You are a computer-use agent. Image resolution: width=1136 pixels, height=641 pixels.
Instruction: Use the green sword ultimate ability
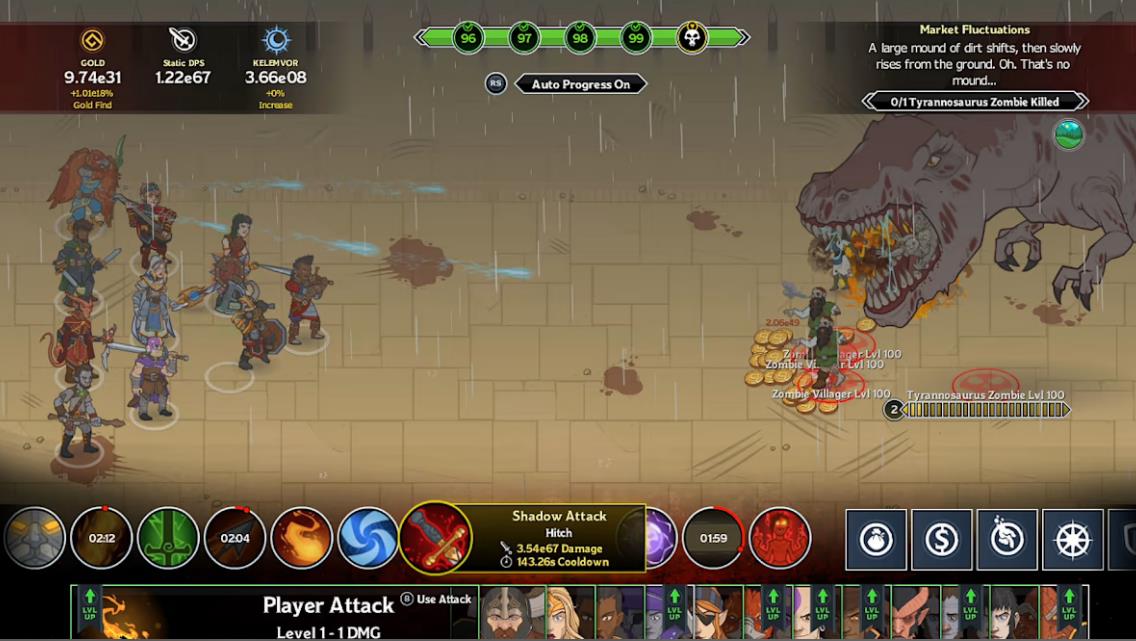coord(168,538)
